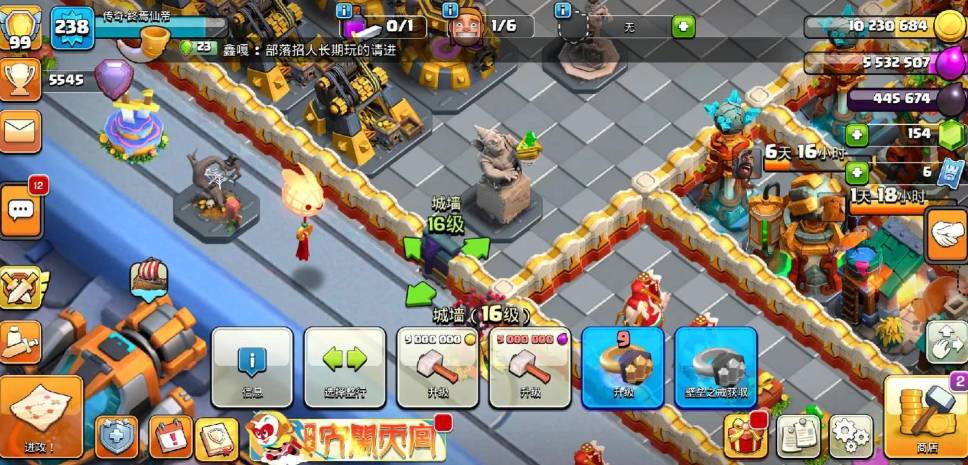
Task: Open the handshake friends button
Action: tap(945, 236)
